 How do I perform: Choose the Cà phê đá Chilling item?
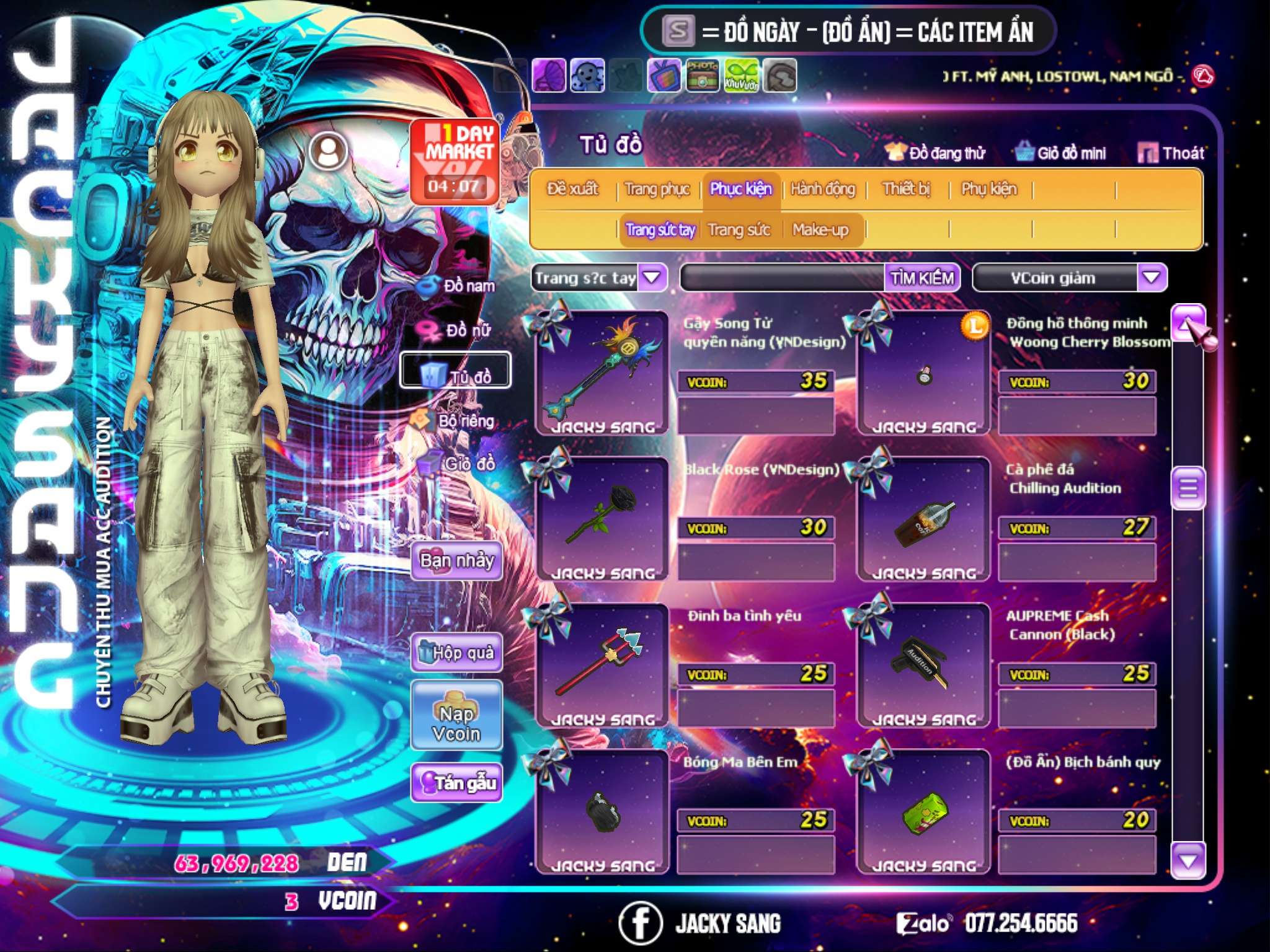(924, 518)
